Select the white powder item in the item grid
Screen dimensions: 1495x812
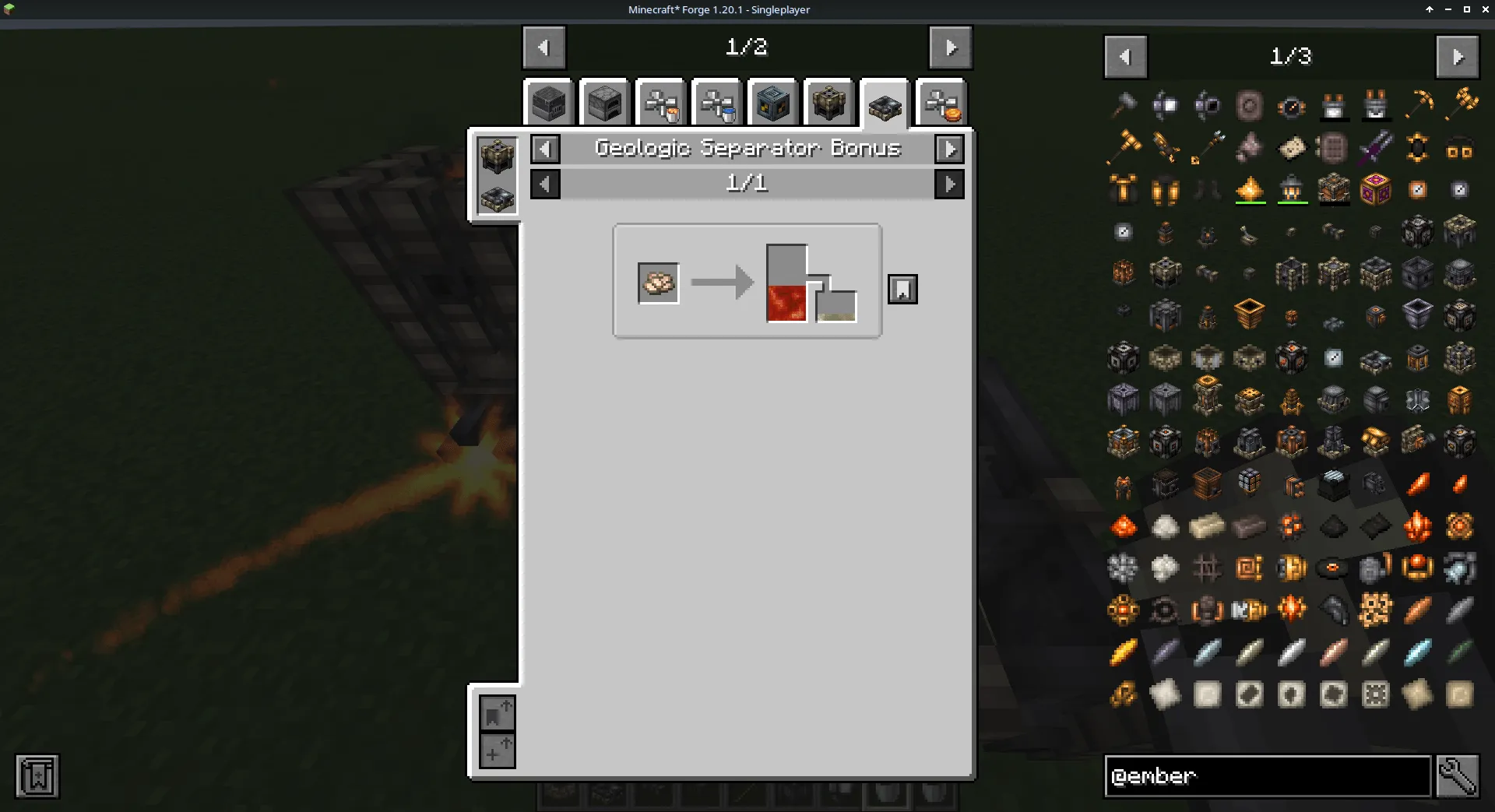(x=1166, y=526)
